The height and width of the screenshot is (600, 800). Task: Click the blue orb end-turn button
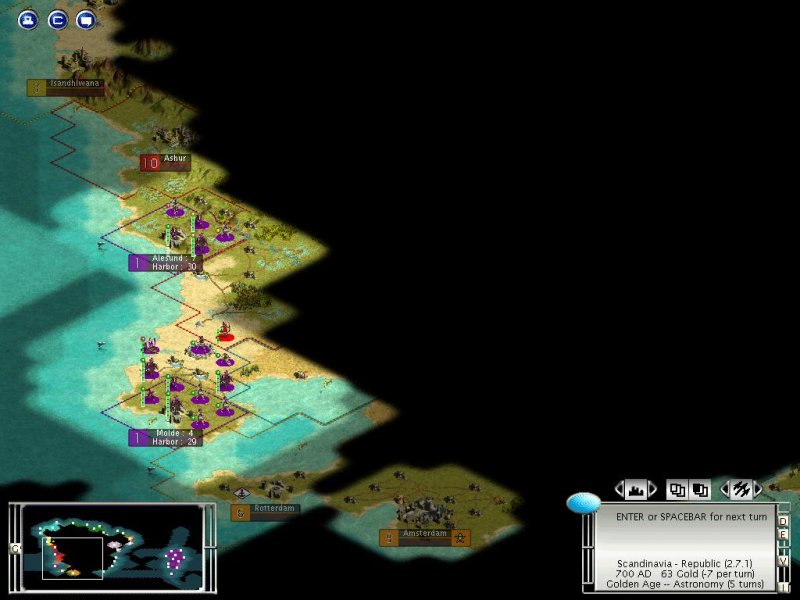(x=583, y=503)
